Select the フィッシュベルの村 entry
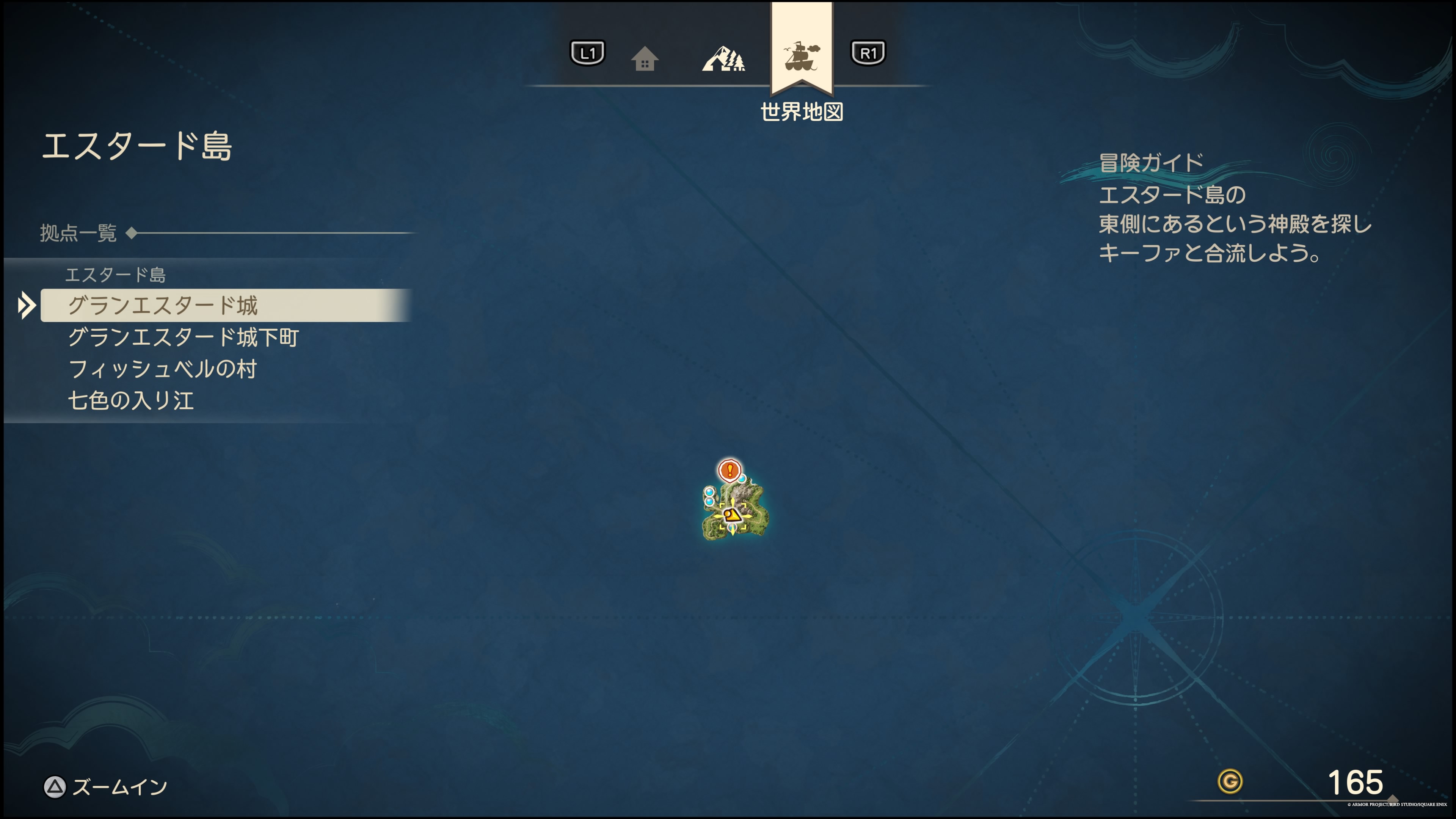 [163, 369]
